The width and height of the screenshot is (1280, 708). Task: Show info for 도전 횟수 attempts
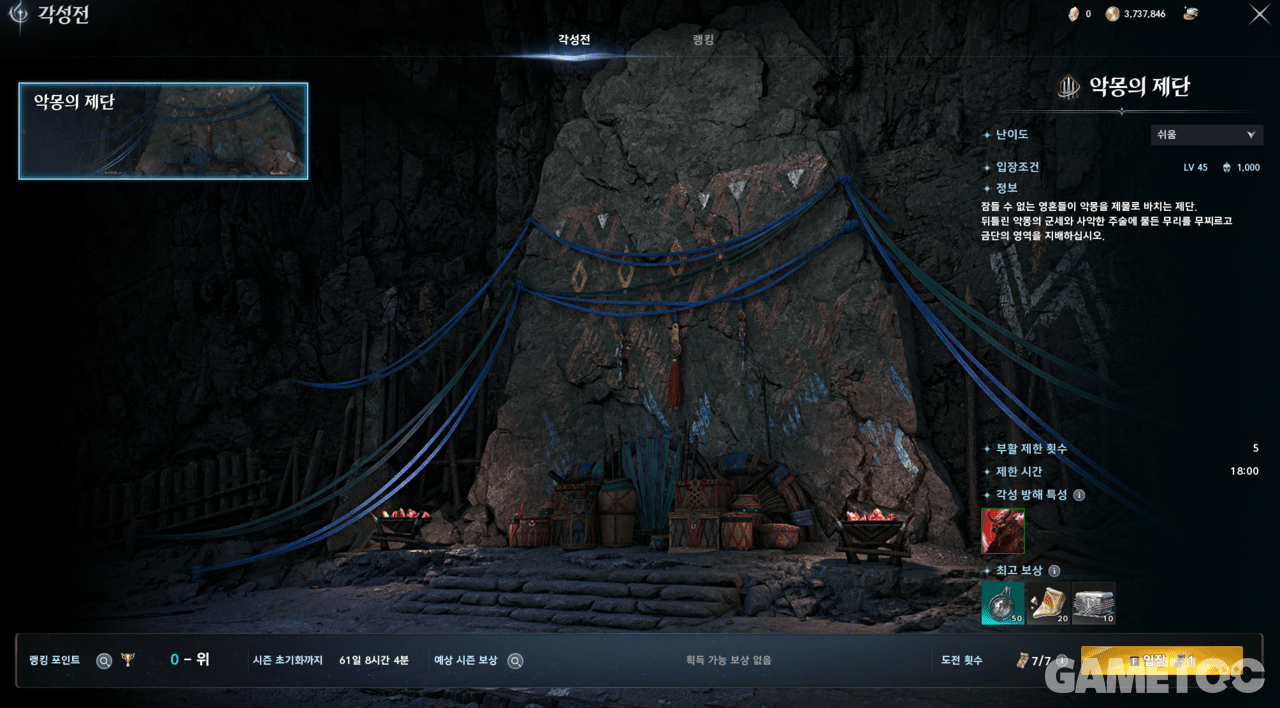pos(1061,661)
